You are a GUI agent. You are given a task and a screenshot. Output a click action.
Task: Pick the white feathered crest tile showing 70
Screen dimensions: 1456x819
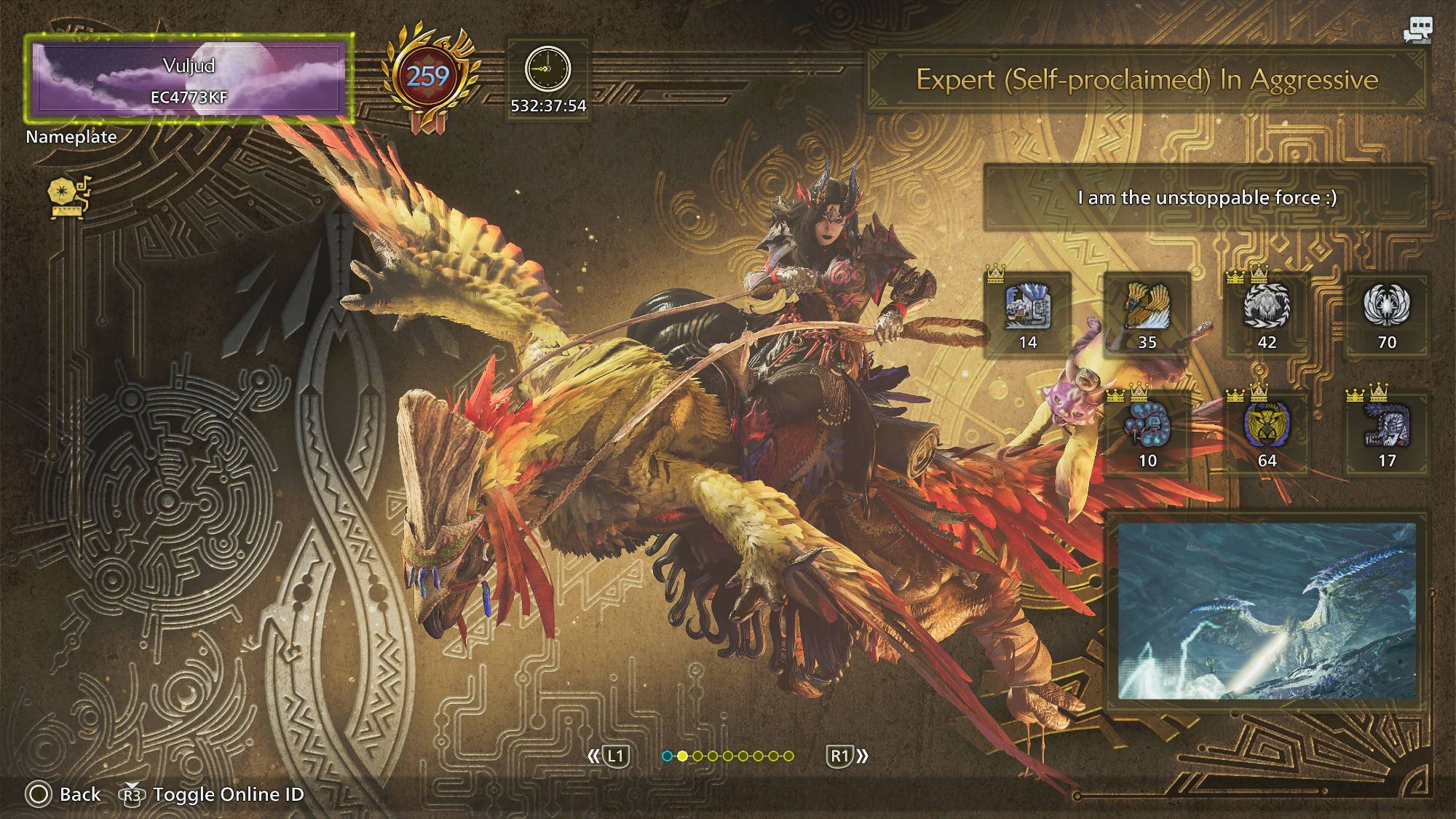pyautogui.click(x=1387, y=314)
